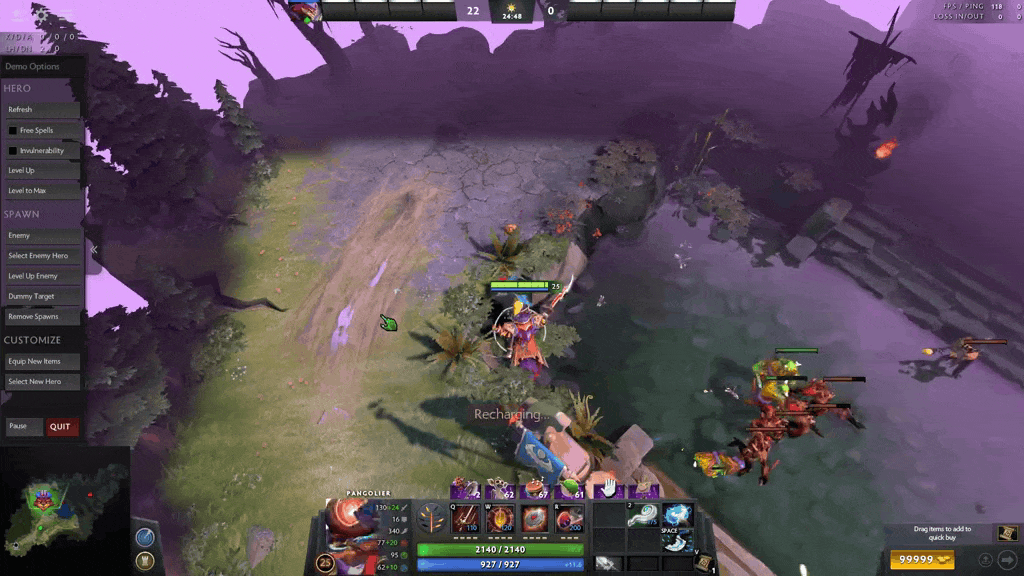Viewport: 1024px width, 576px height.
Task: Click Remove Spawns
Action: [41, 317]
